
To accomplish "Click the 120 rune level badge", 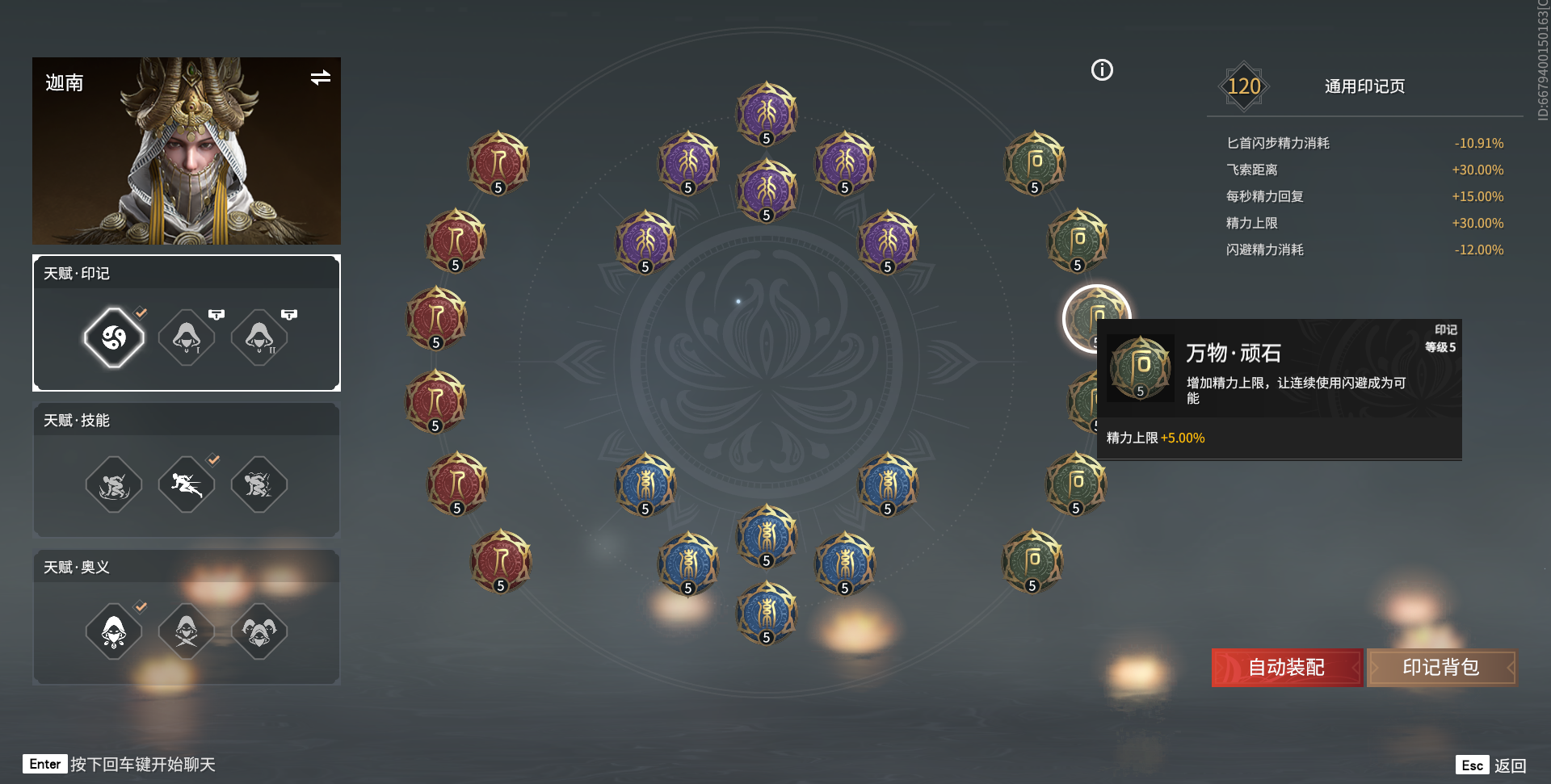I will [x=1243, y=86].
